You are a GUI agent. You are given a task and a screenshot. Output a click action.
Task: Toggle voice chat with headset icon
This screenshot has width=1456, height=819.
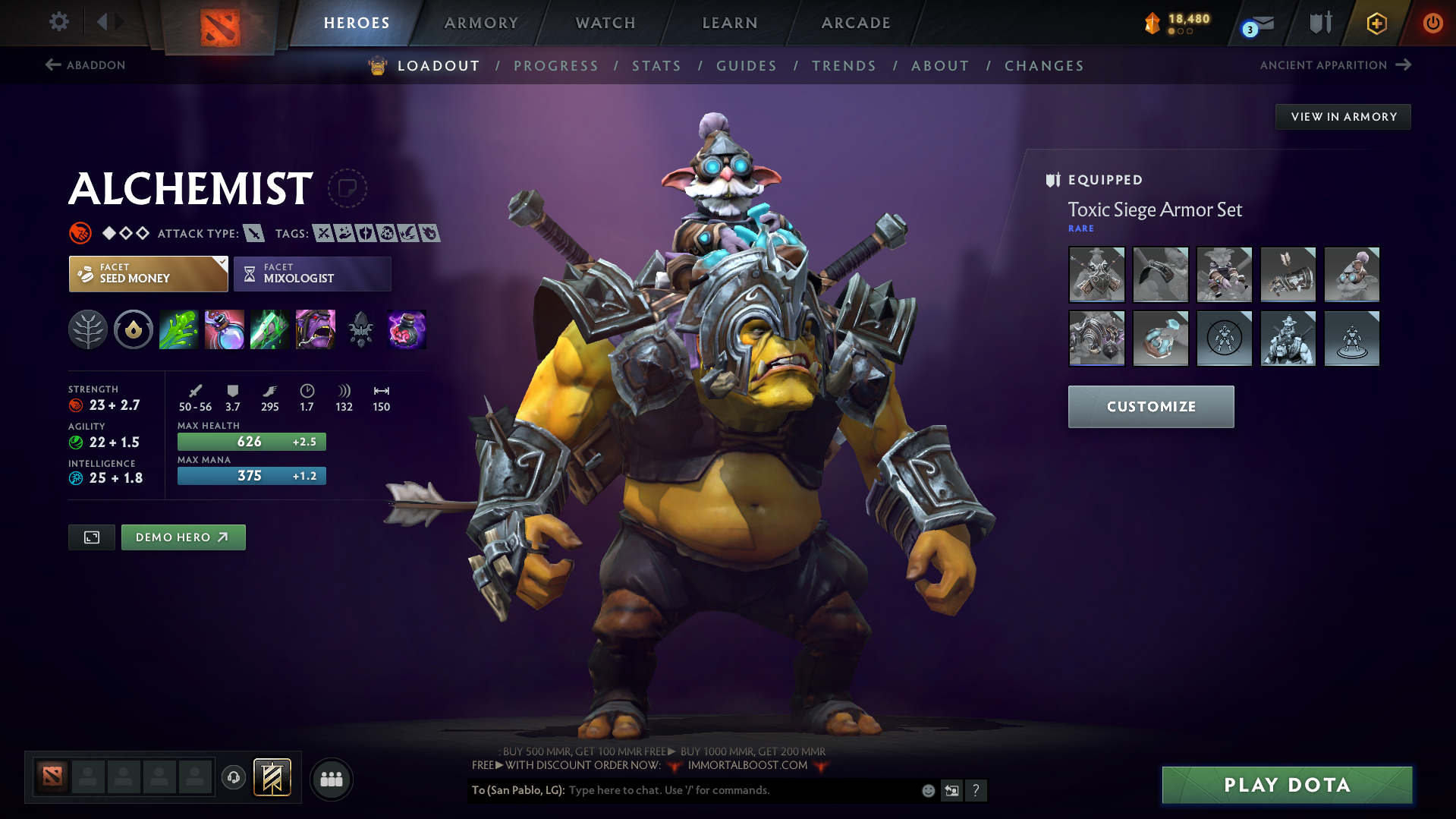[233, 778]
